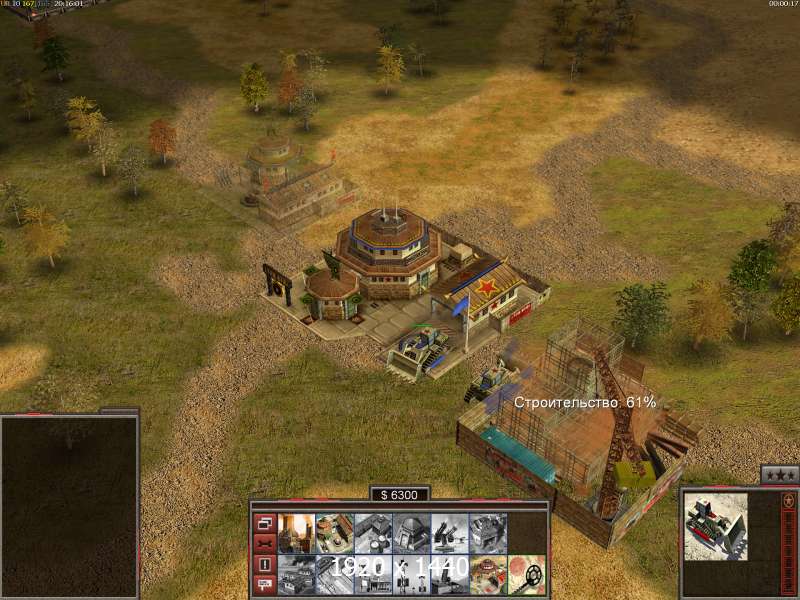Screen dimensions: 800x600
Task: Pick the greyed-out bunker build icon
Action: click(410, 533)
